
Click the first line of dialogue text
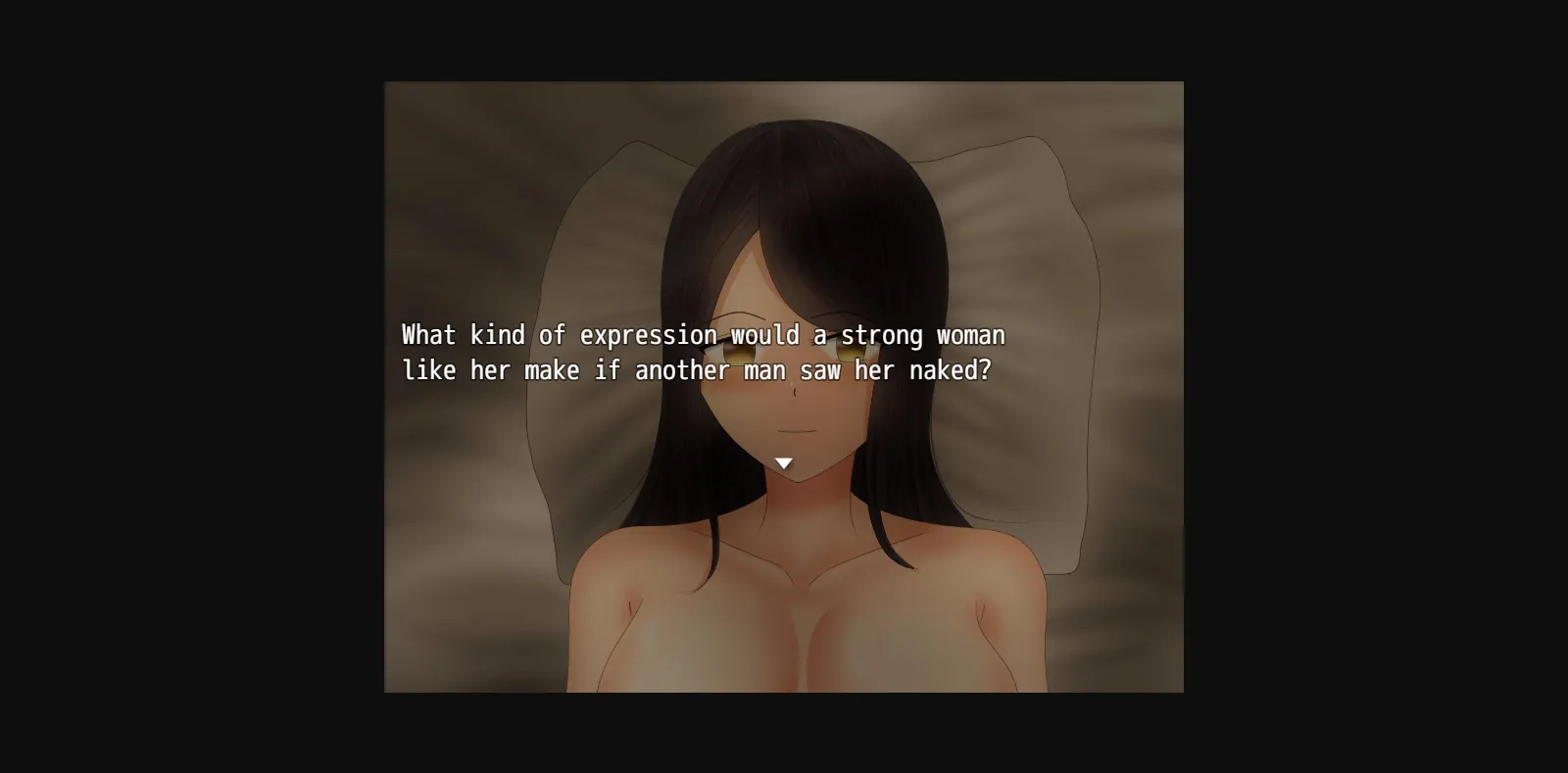(702, 334)
